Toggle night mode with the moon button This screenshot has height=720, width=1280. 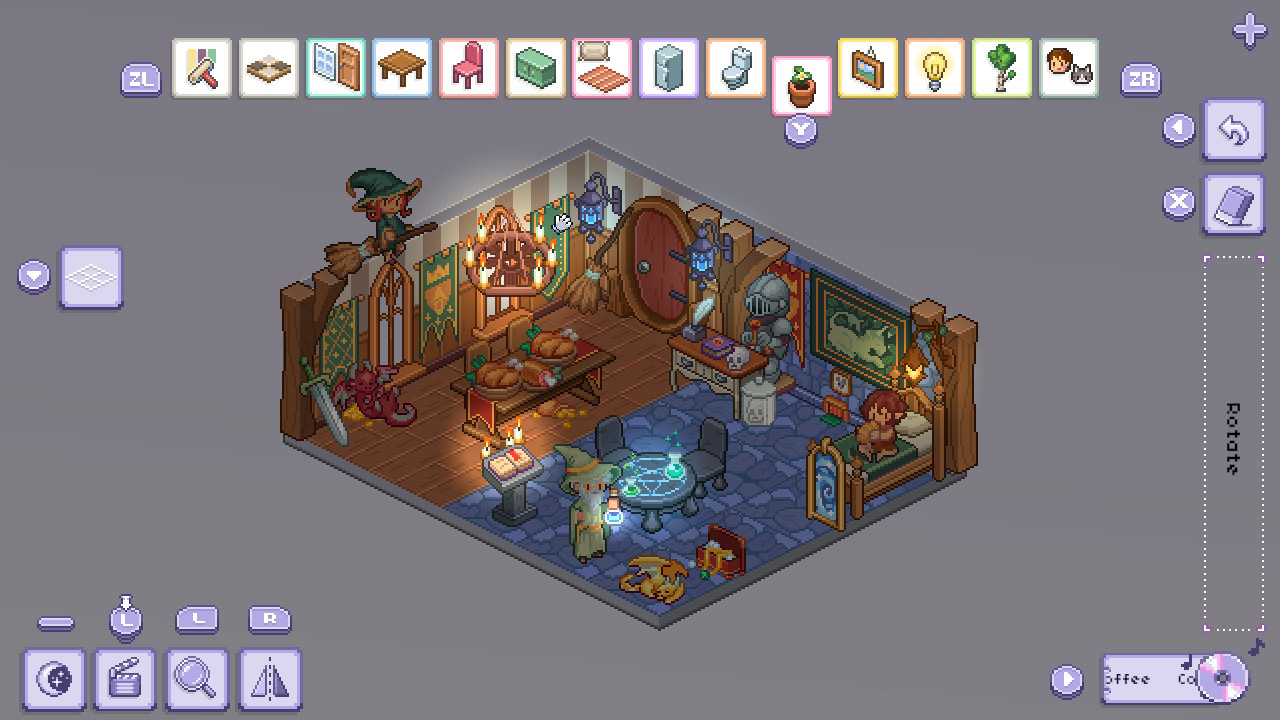[54, 682]
